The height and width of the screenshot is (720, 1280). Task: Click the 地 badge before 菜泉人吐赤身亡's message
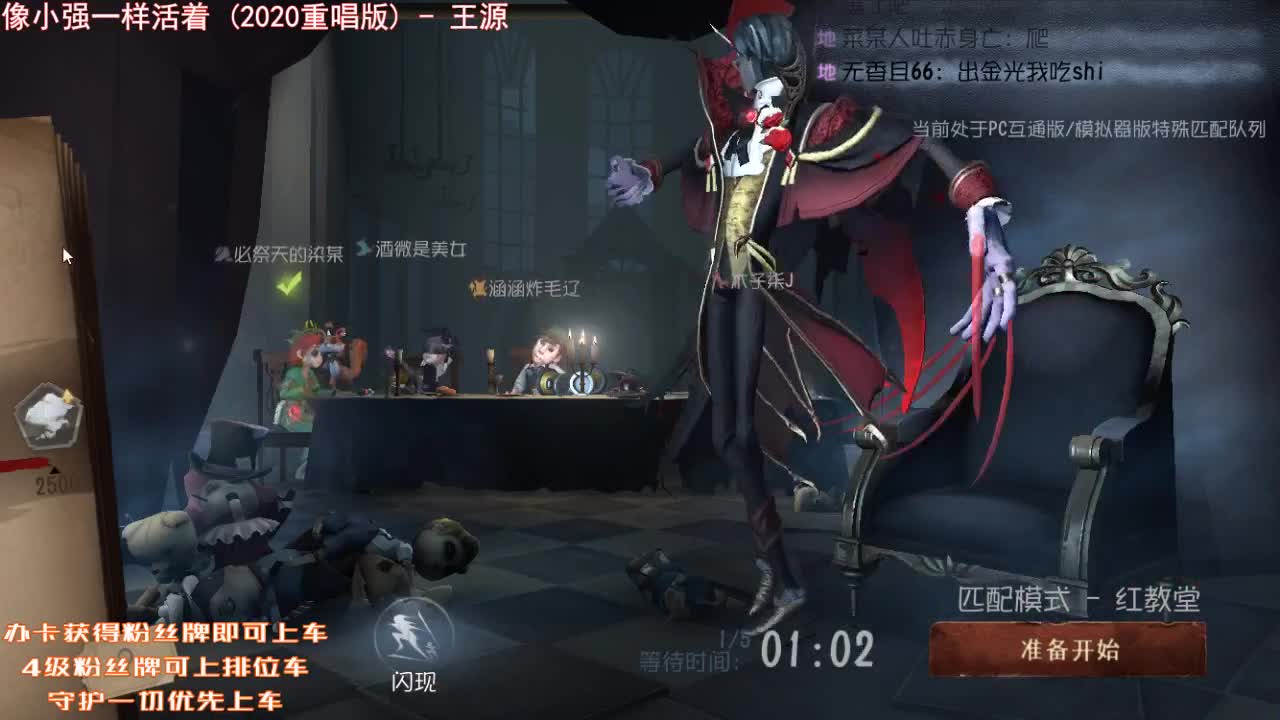click(x=826, y=36)
